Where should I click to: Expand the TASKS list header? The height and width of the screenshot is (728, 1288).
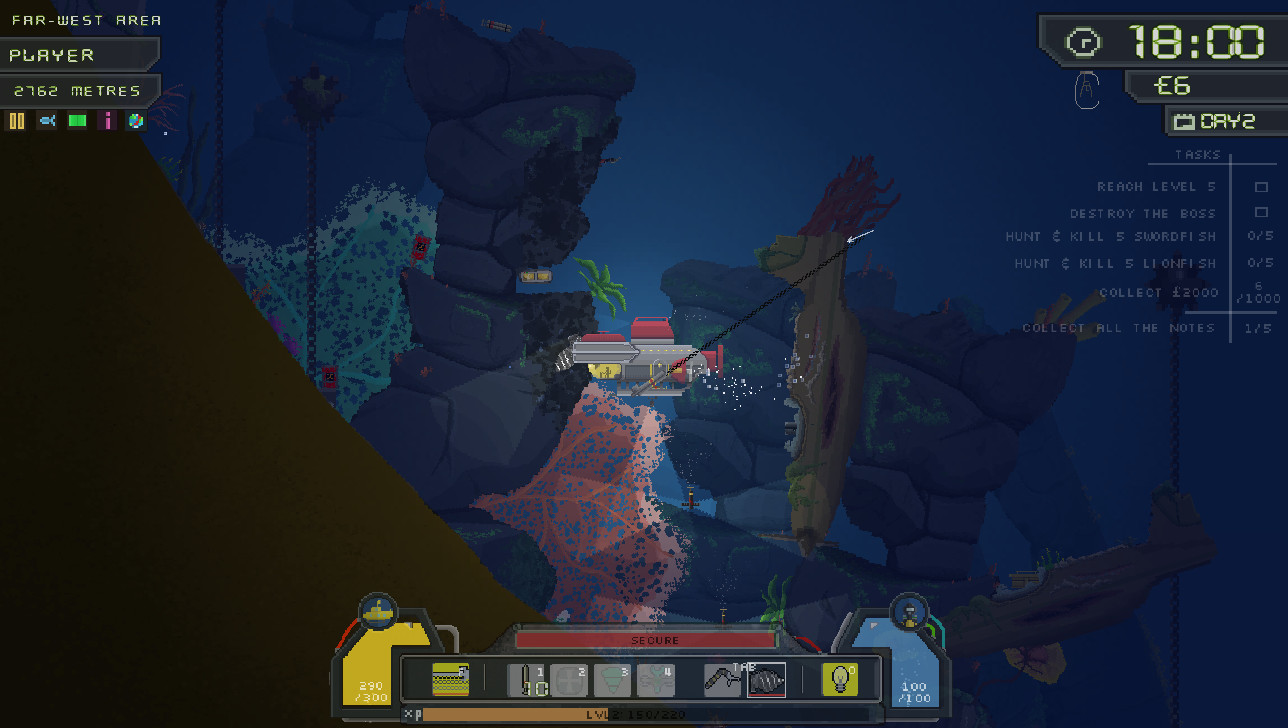tap(1196, 154)
